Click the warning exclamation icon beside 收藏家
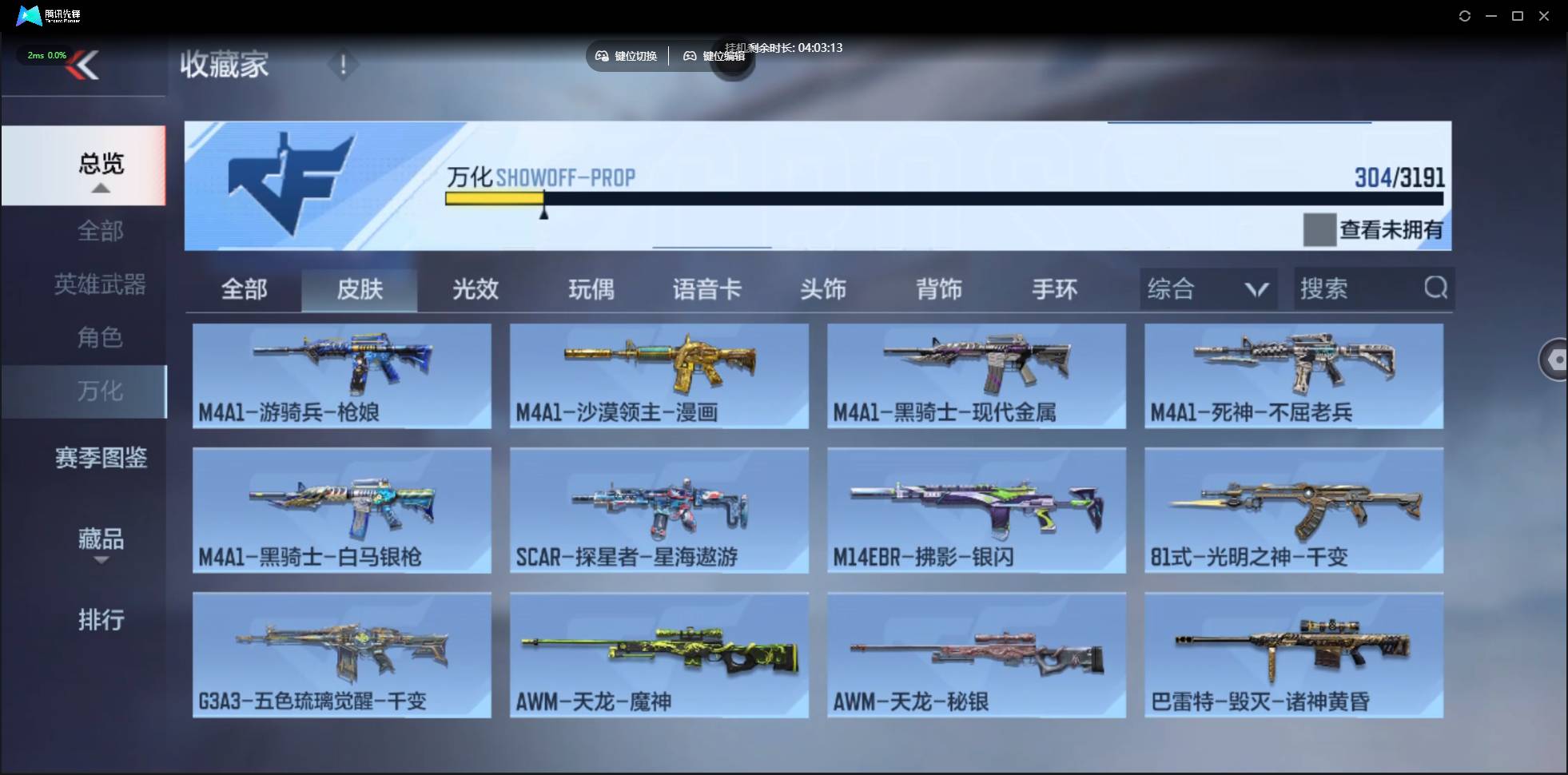Screen dimensions: 1568x775 (x=344, y=65)
